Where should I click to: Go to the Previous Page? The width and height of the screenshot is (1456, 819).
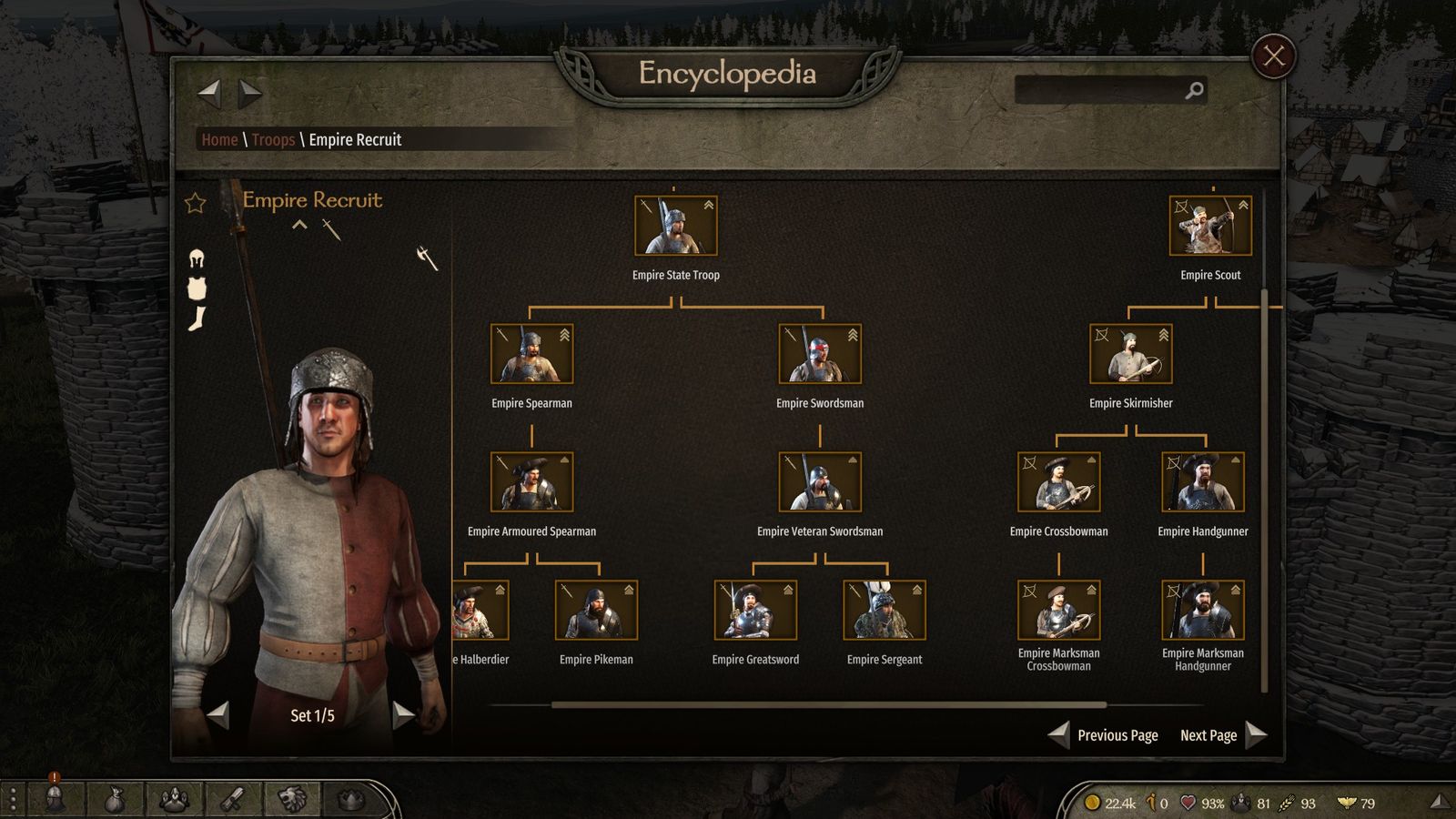[x=1105, y=735]
